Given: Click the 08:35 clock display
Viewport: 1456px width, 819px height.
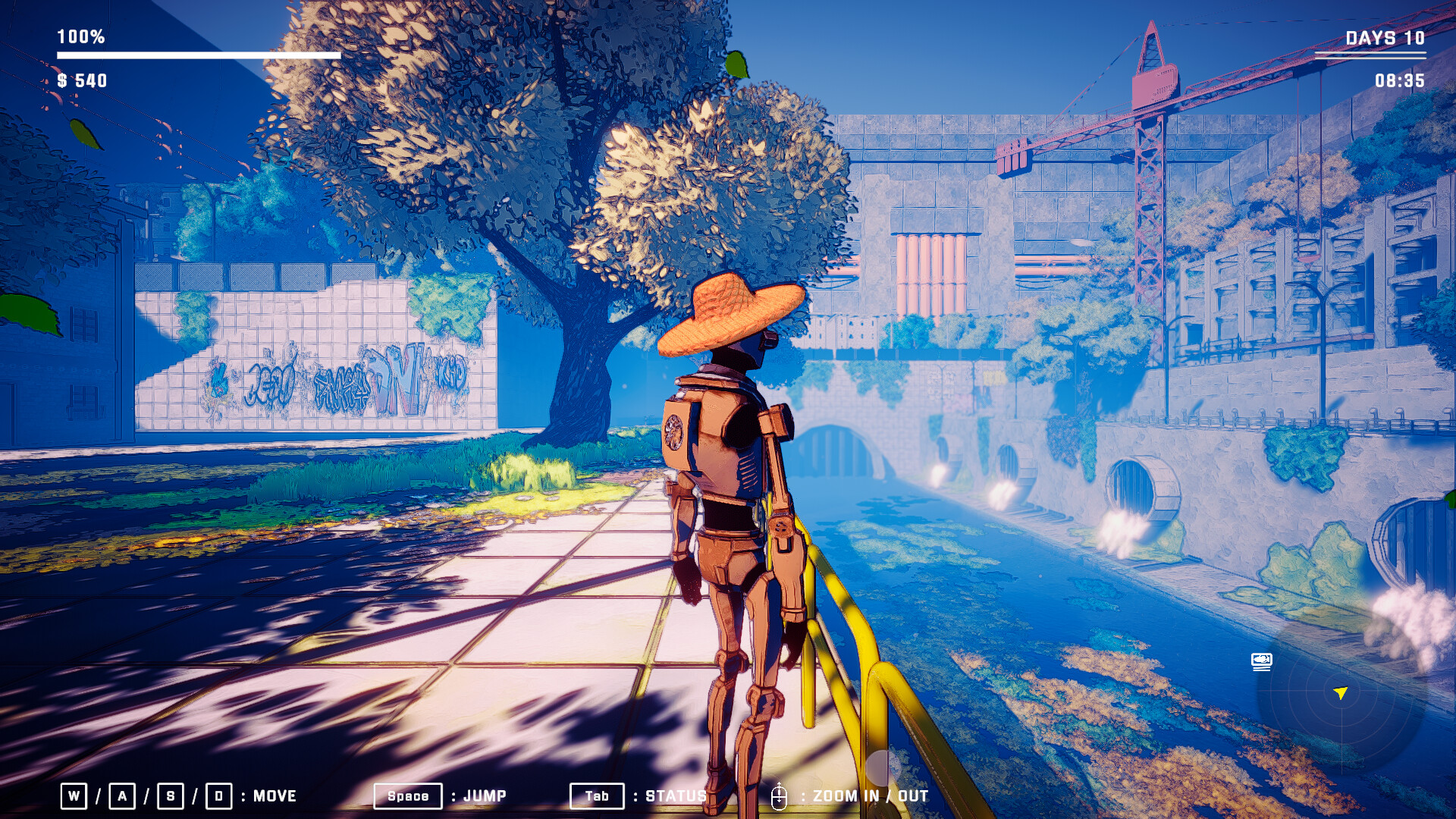Looking at the screenshot, I should coord(1399,78).
